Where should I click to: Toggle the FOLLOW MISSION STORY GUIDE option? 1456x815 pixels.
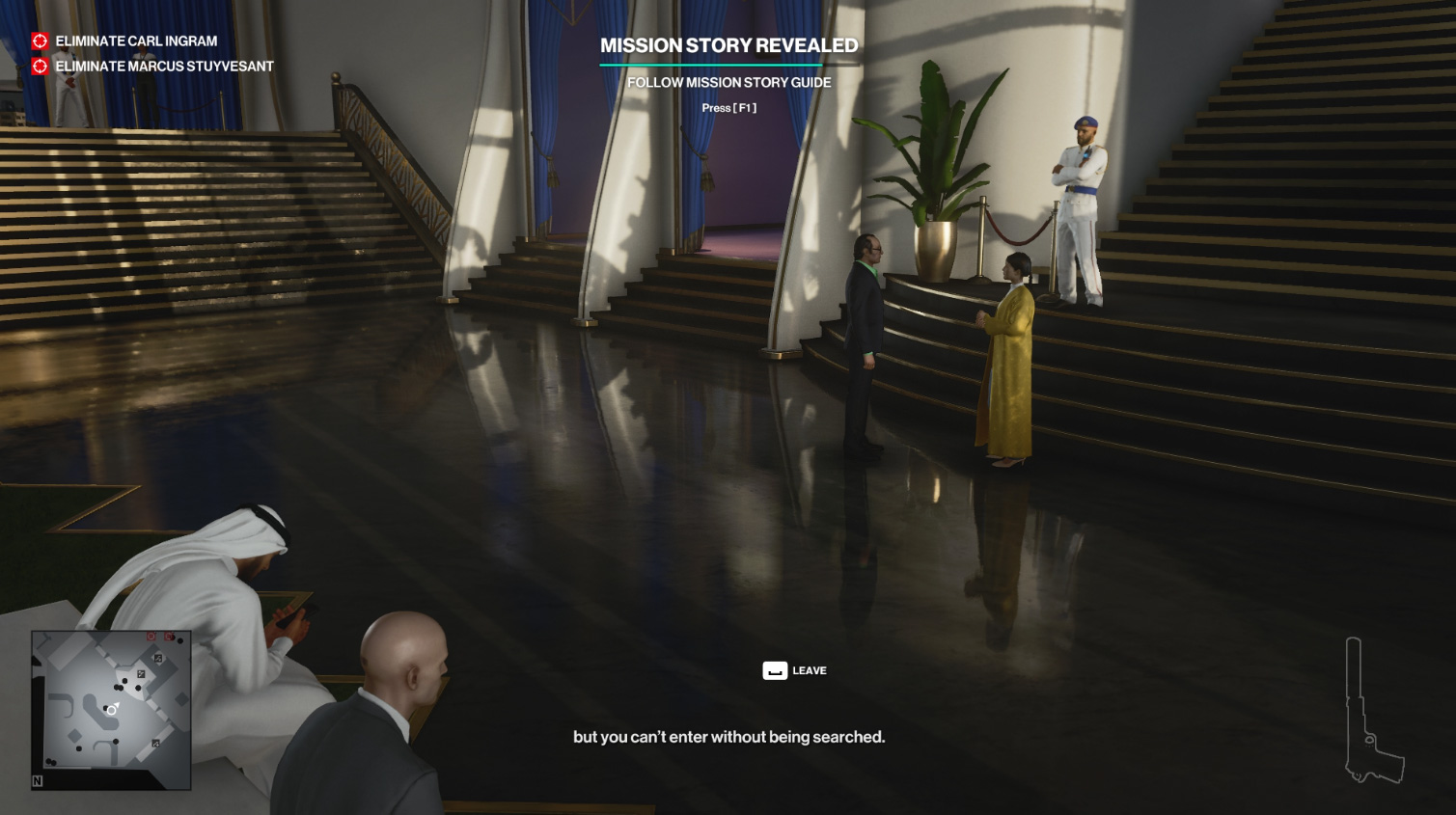click(x=729, y=82)
